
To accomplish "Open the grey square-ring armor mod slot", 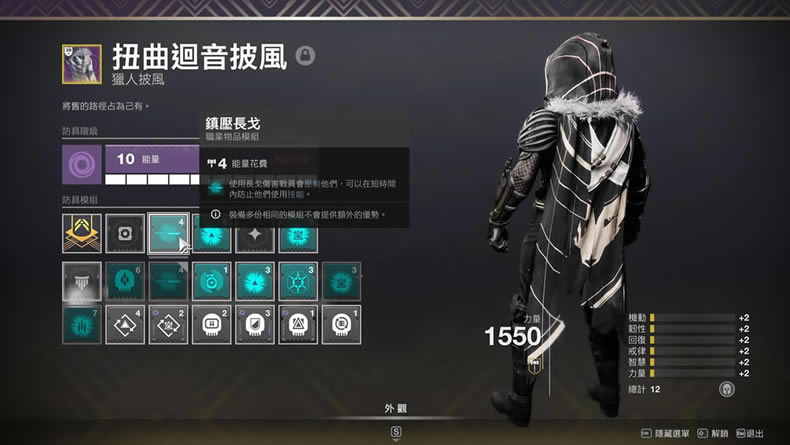I will (125, 234).
